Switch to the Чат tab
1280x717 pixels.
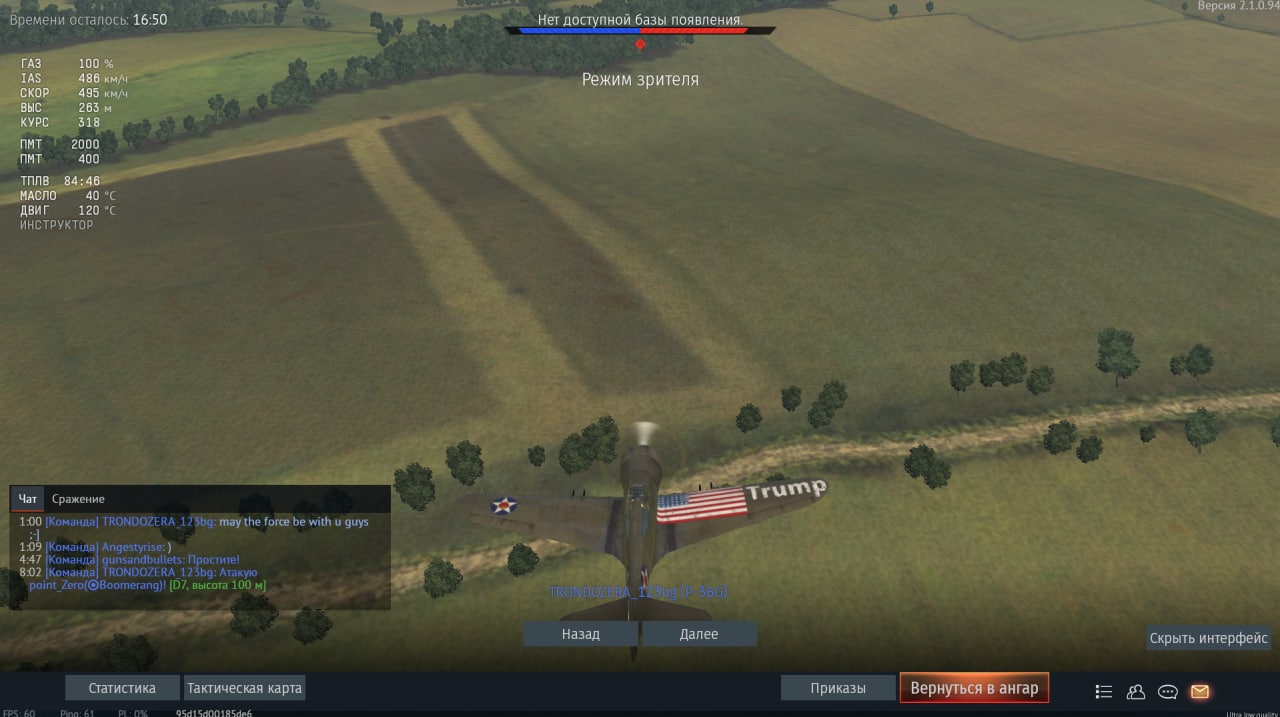(x=28, y=499)
